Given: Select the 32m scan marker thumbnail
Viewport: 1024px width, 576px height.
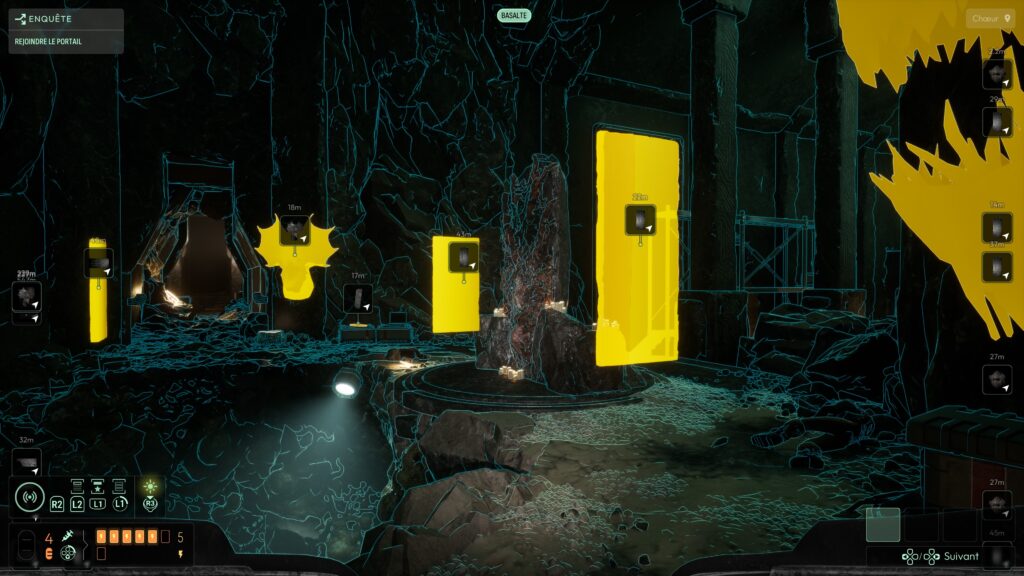Looking at the screenshot, I should tap(27, 461).
